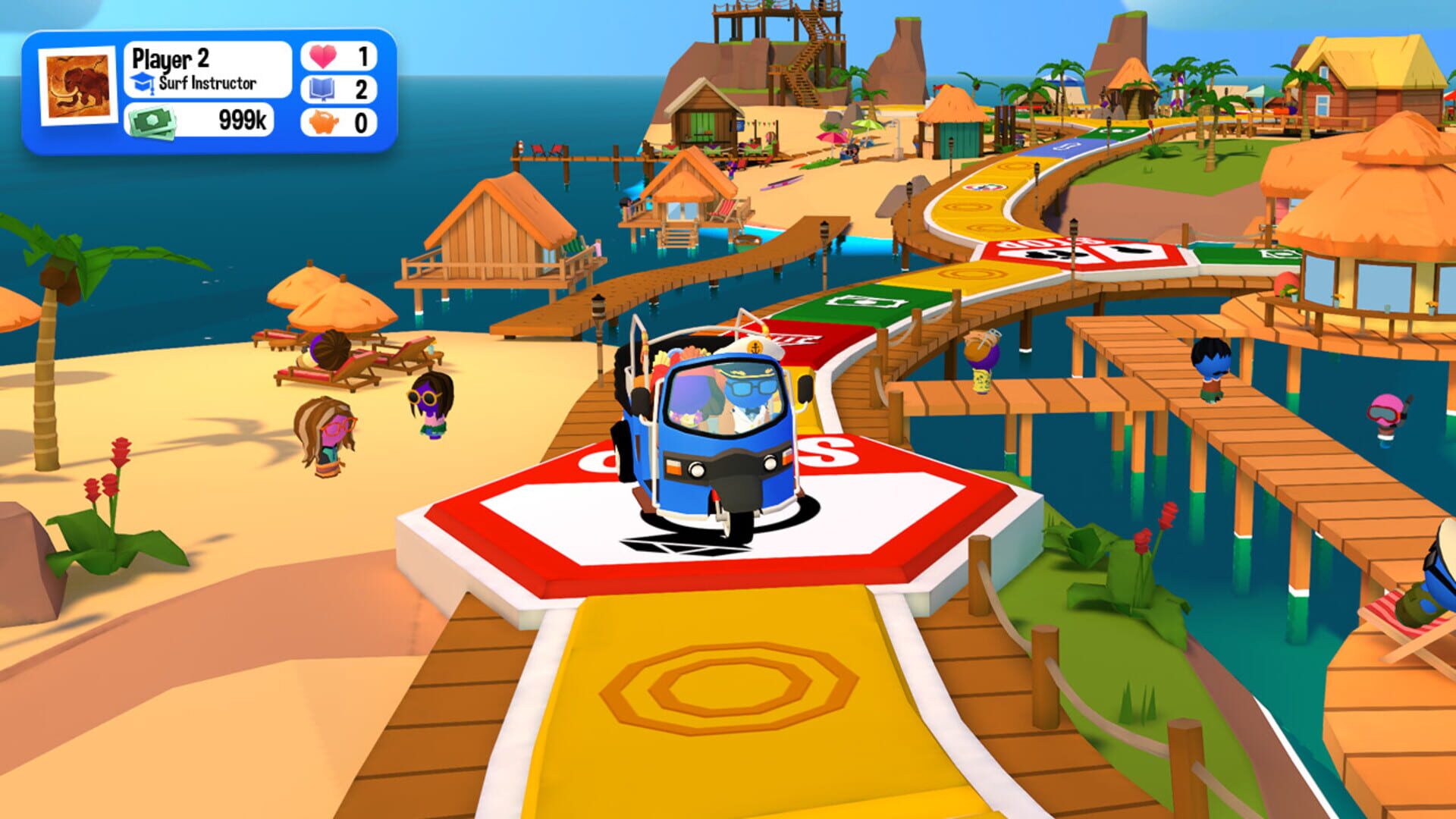1456x819 pixels.
Task: Click the pink heart life points icon
Action: coord(323,54)
